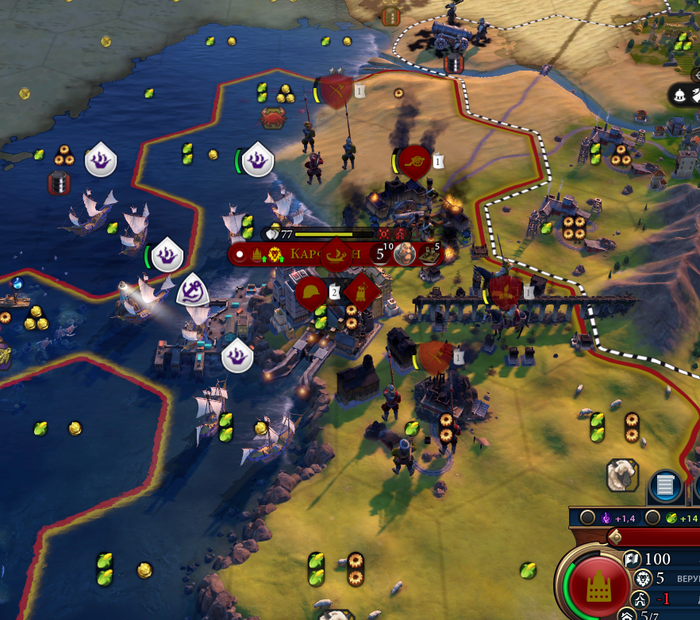700x620 pixels.
Task: Choose the red helmet diamond unit flag
Action: [309, 292]
